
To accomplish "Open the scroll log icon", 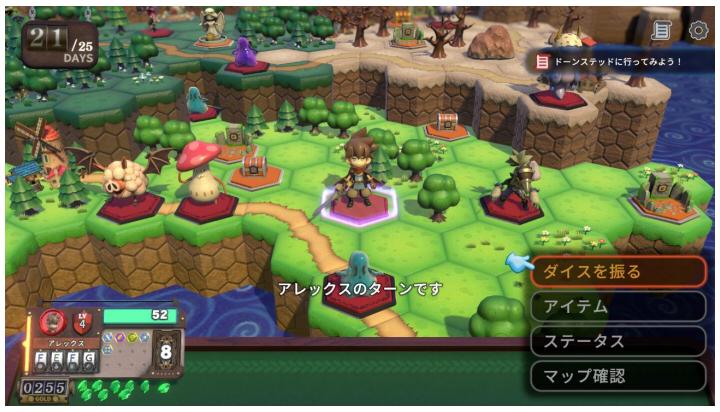I will (660, 30).
